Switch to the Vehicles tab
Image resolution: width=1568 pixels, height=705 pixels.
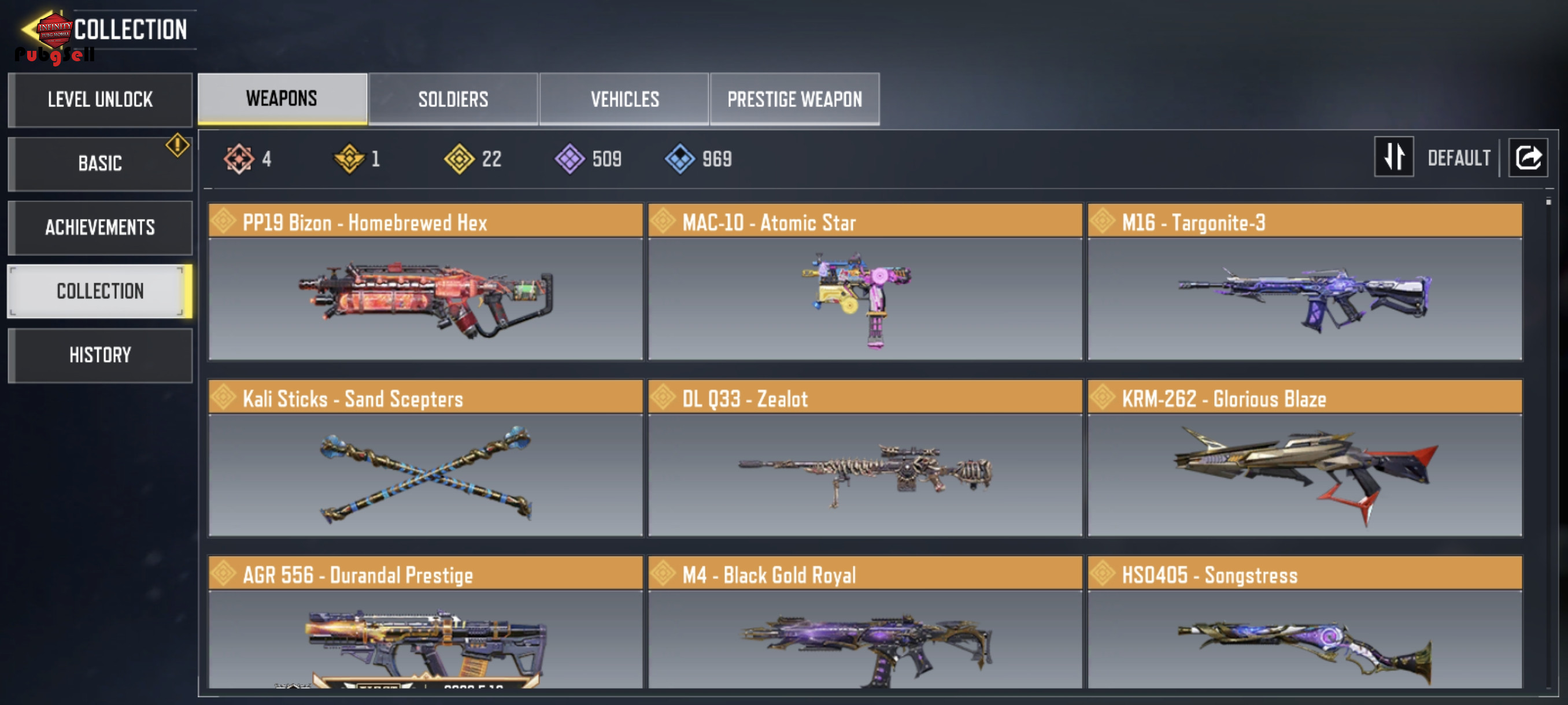click(624, 99)
